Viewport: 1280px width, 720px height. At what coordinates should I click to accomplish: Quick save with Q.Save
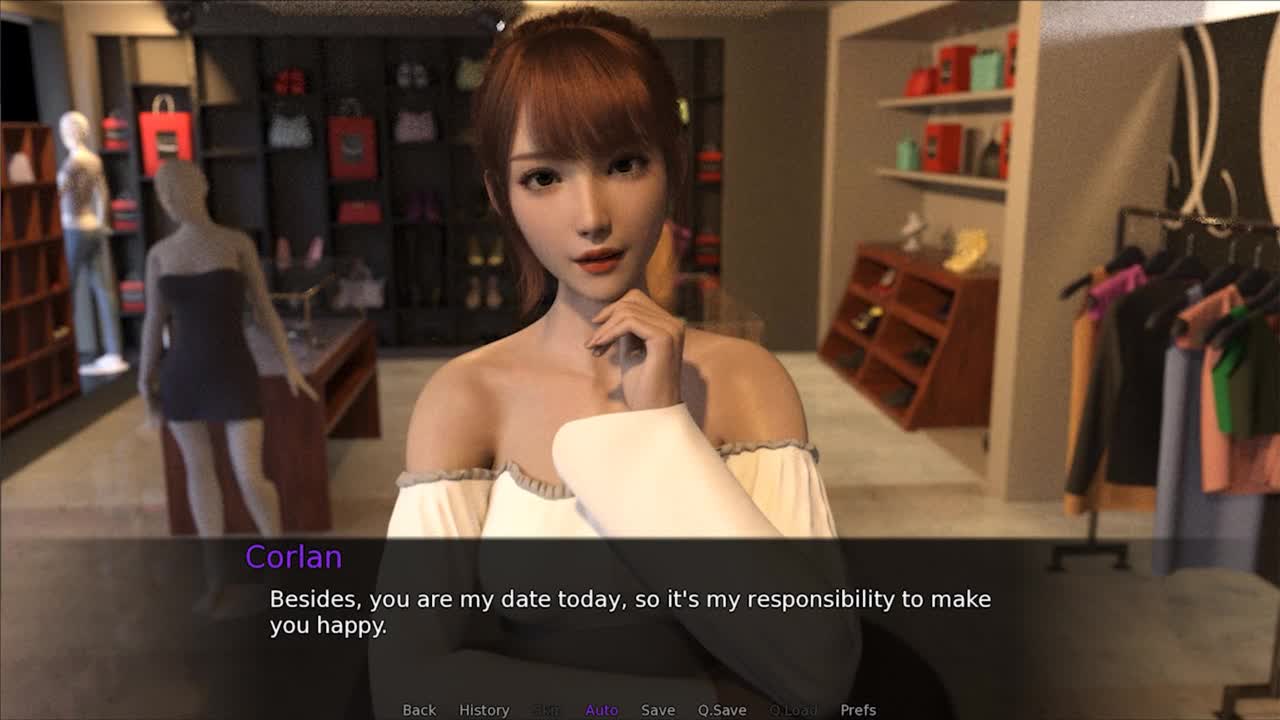click(722, 710)
